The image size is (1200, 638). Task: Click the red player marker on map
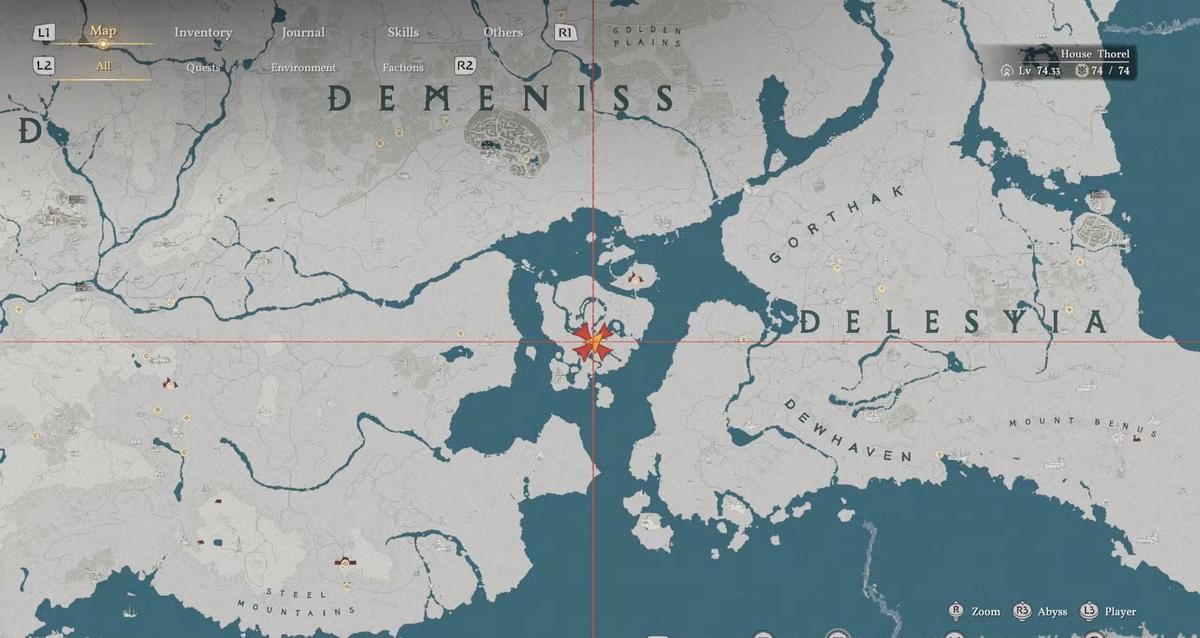coord(593,343)
